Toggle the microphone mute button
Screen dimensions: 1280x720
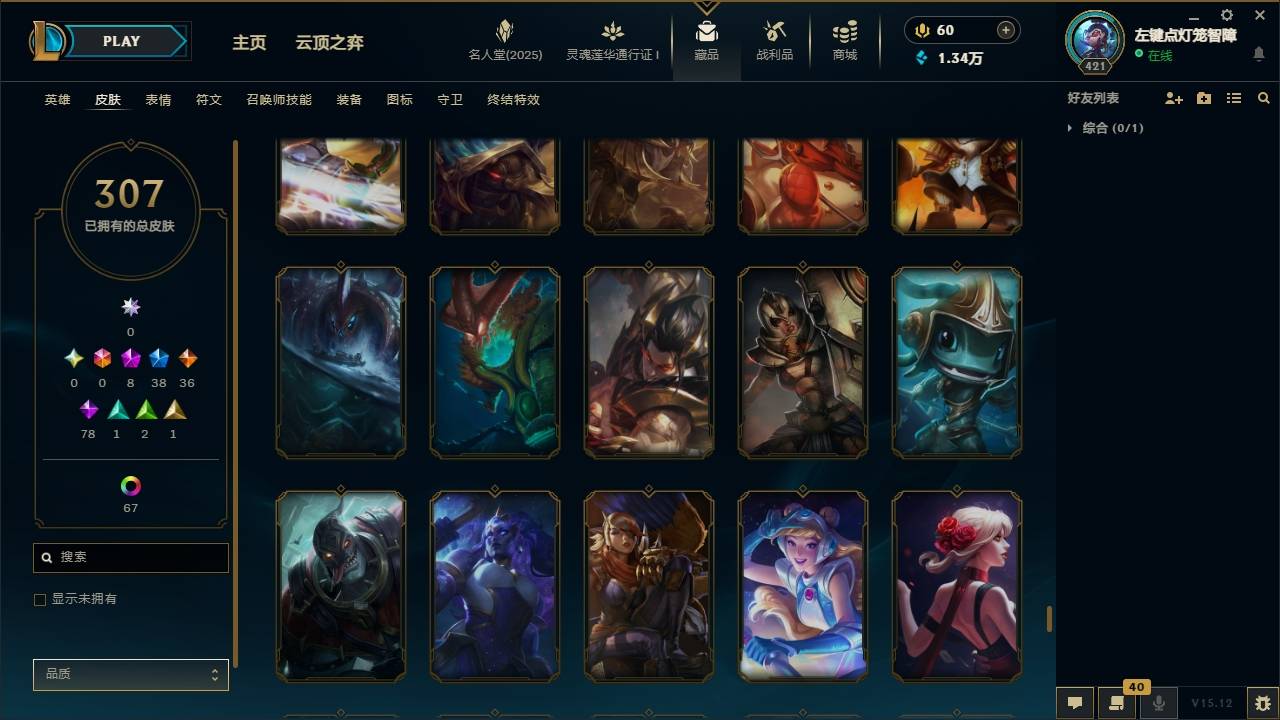point(1158,702)
